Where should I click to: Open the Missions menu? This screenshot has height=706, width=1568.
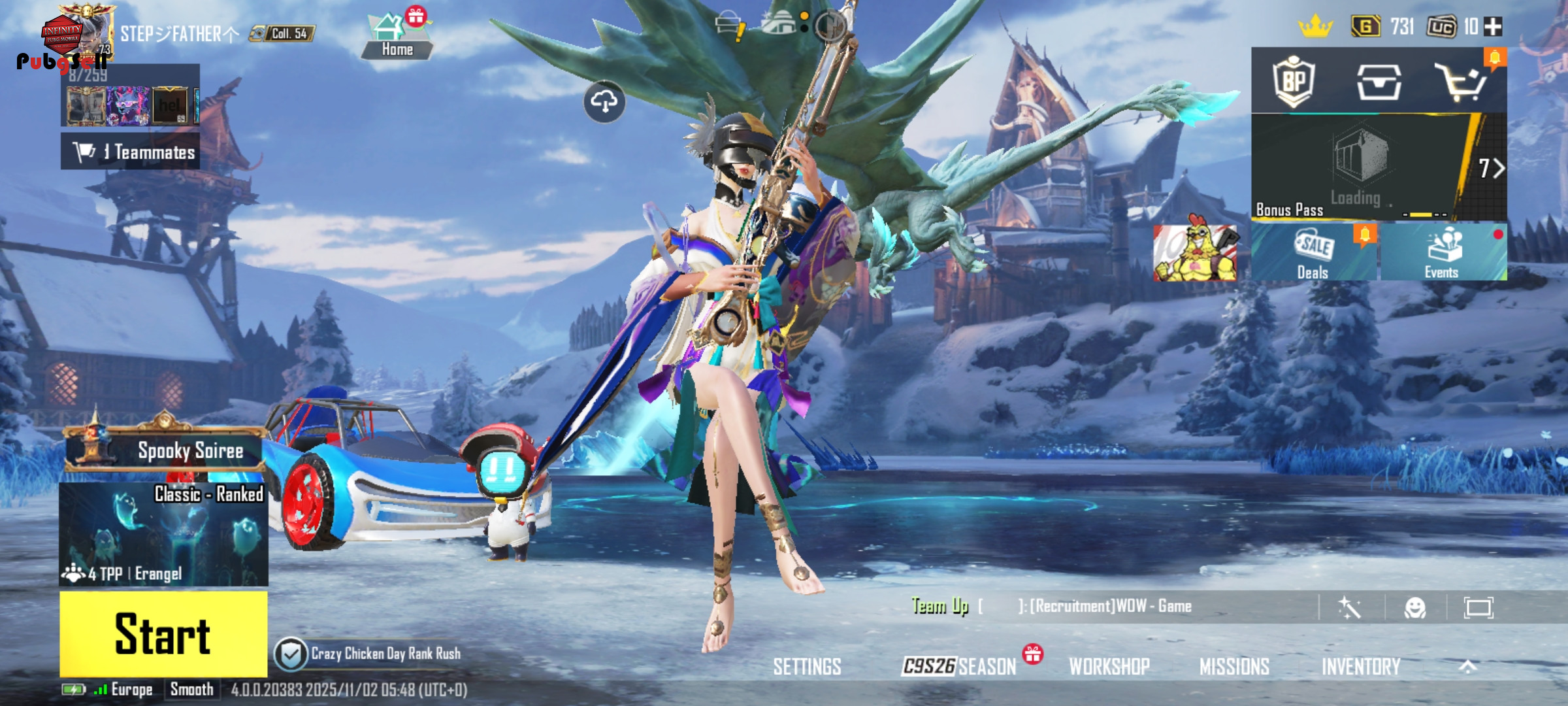point(1234,667)
